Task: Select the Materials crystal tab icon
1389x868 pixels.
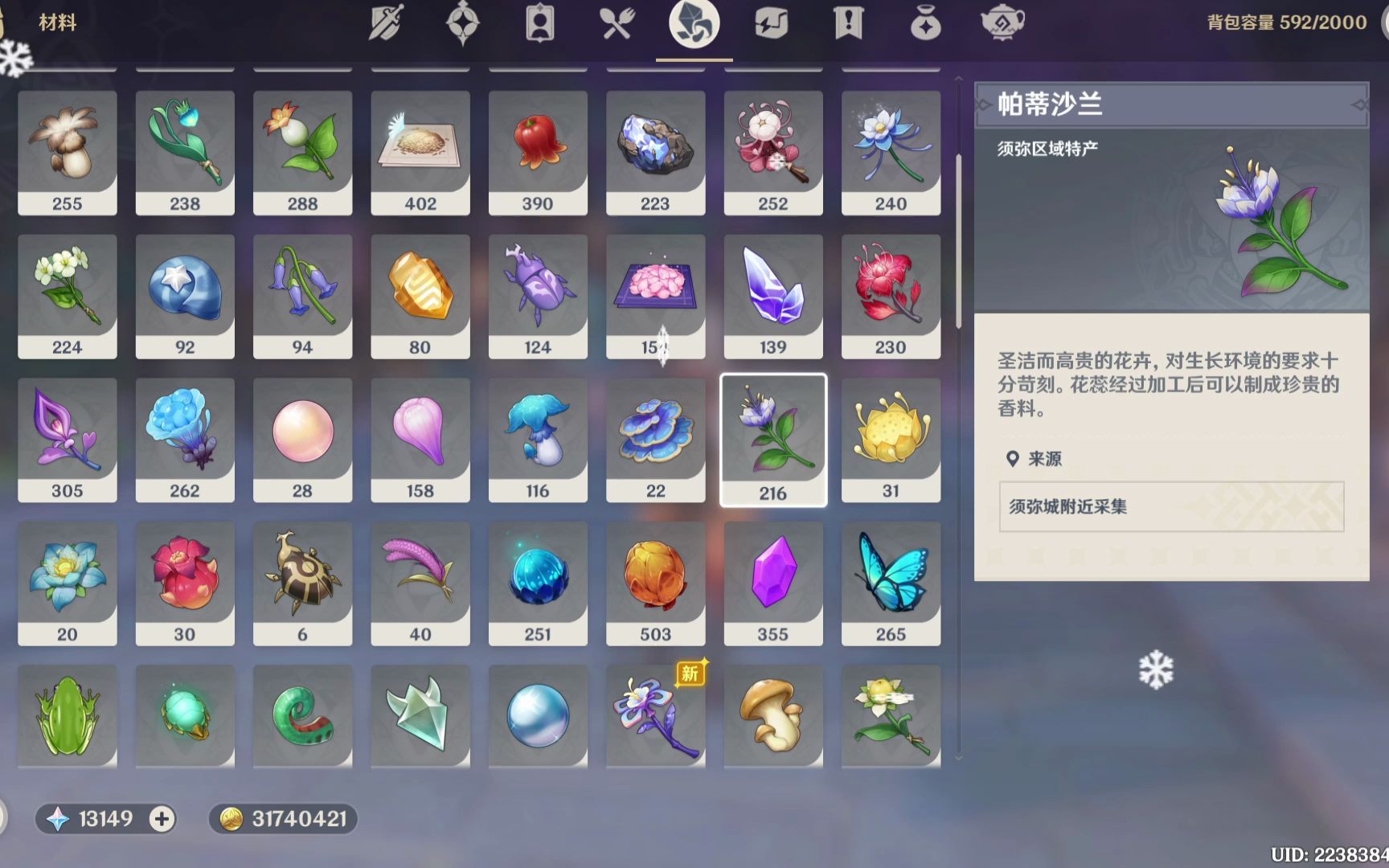Action: click(x=694, y=24)
